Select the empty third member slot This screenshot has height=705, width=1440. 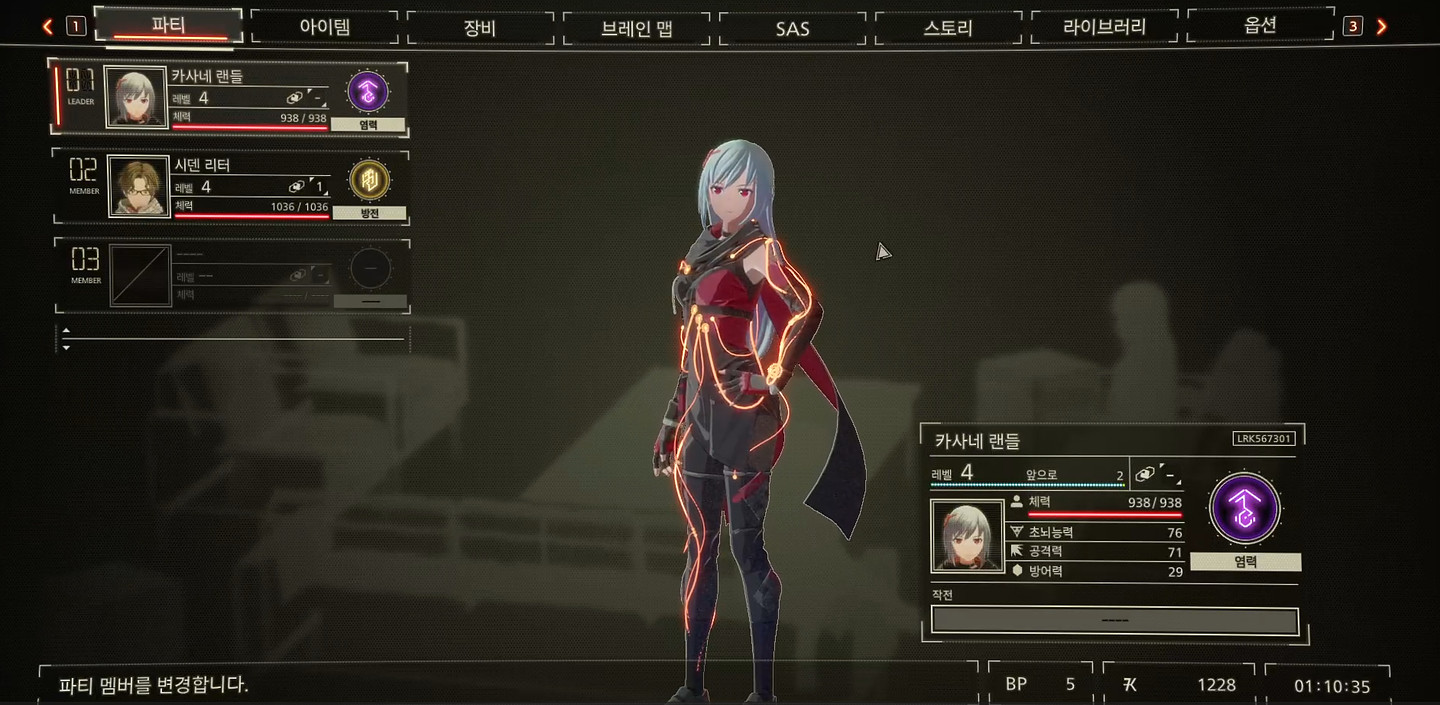coord(230,275)
